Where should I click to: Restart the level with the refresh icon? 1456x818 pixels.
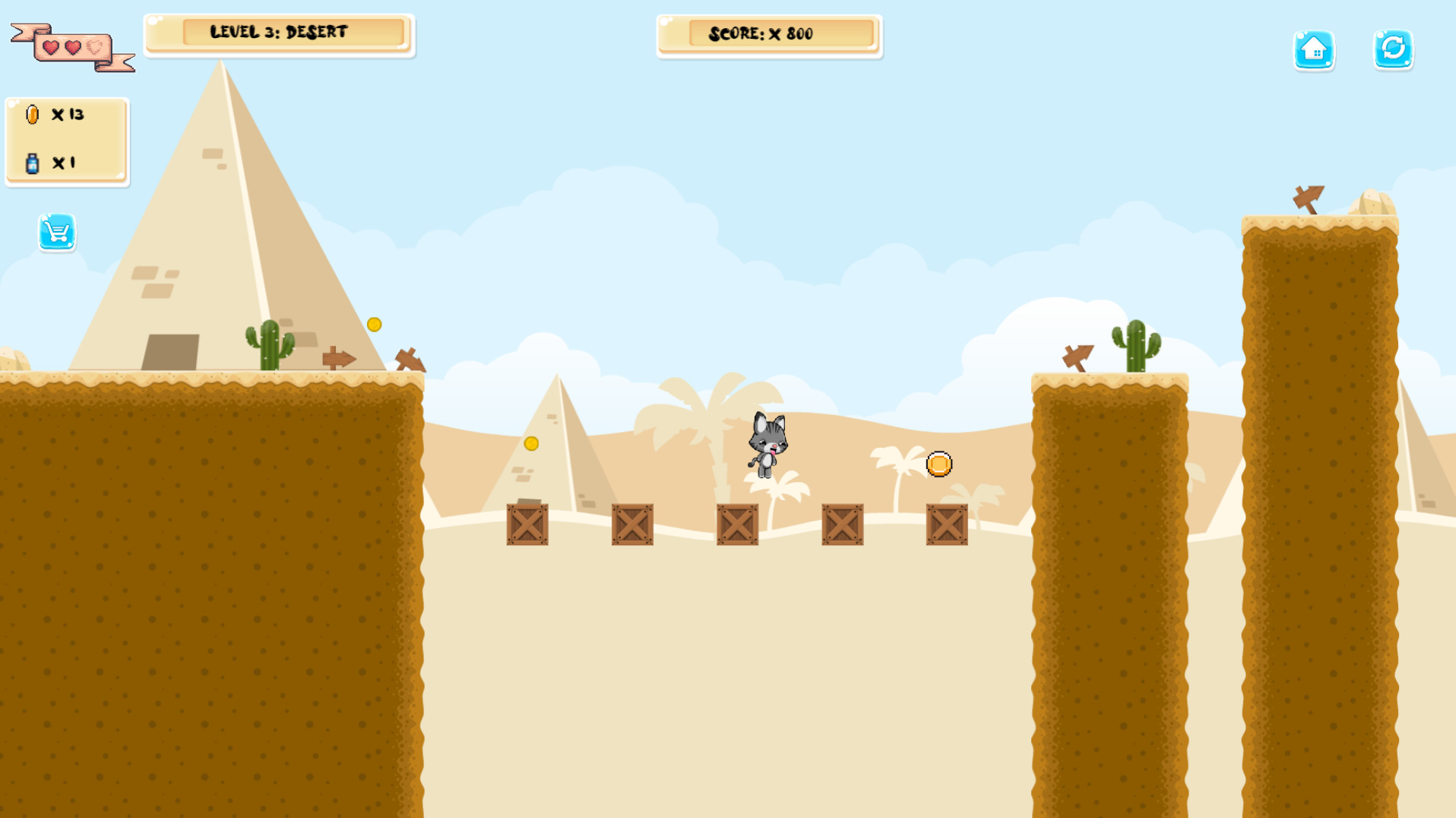point(1393,50)
